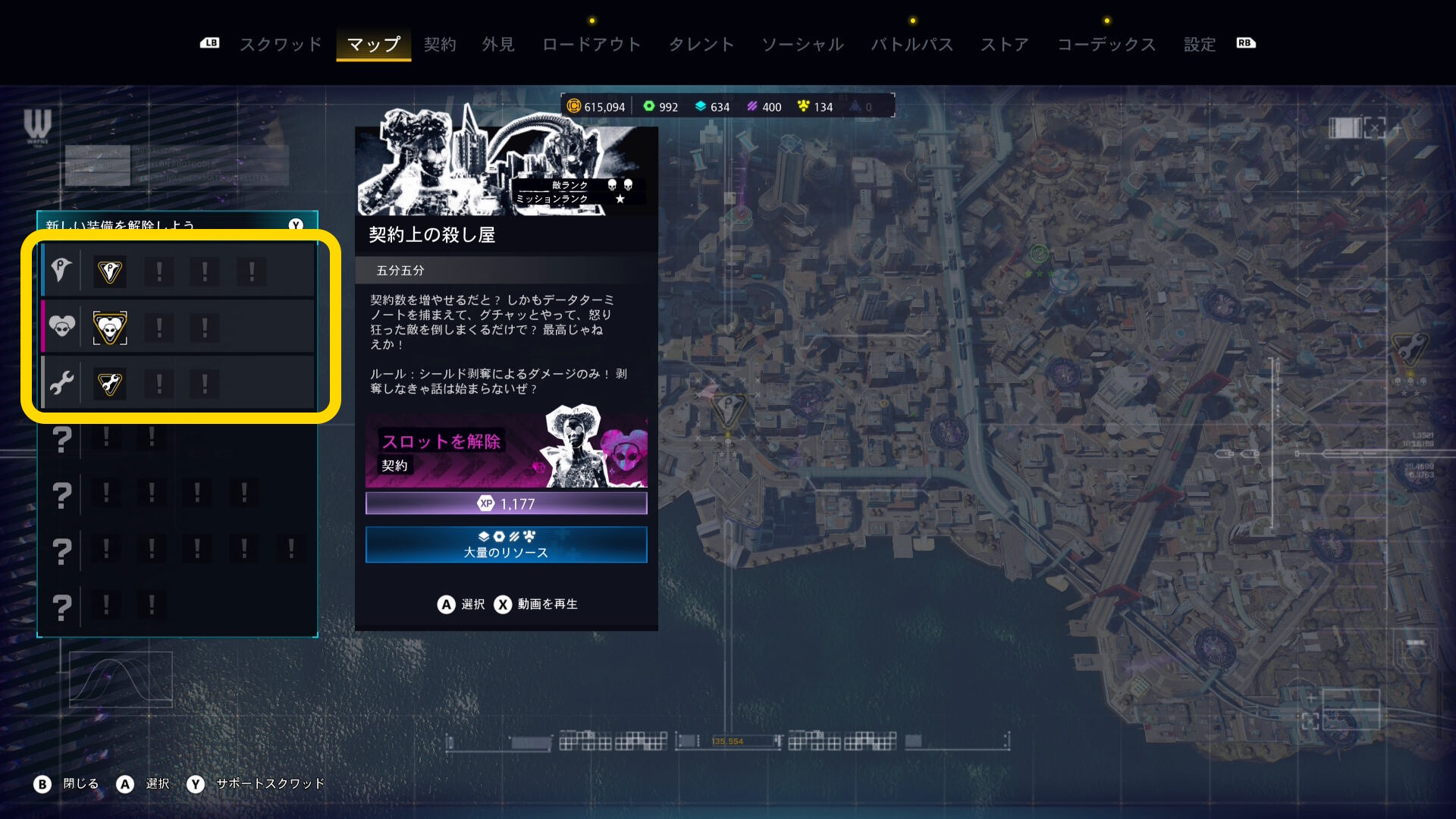The image size is (1456, 819).
Task: Select the wrench map marker on the city
Action: click(1410, 349)
